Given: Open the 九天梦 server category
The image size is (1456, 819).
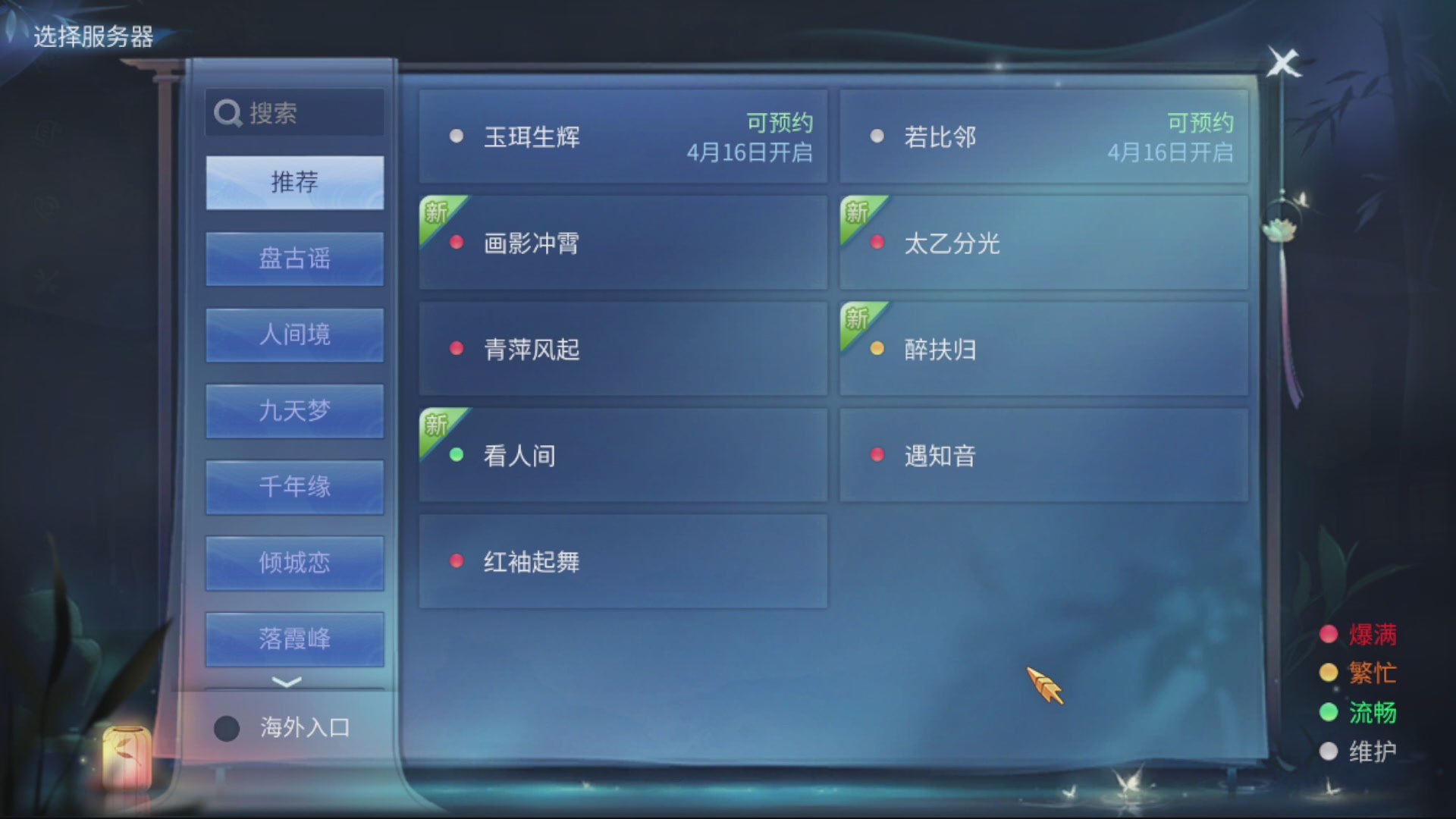Looking at the screenshot, I should [294, 410].
